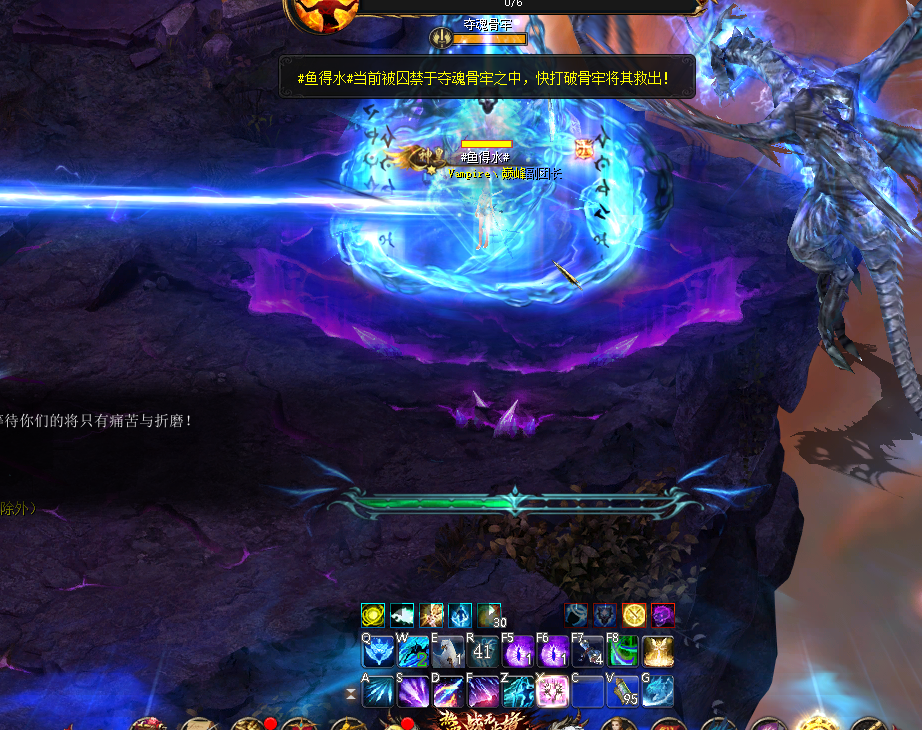Cast the S slot purple beams skill
The width and height of the screenshot is (922, 730).
(x=413, y=691)
